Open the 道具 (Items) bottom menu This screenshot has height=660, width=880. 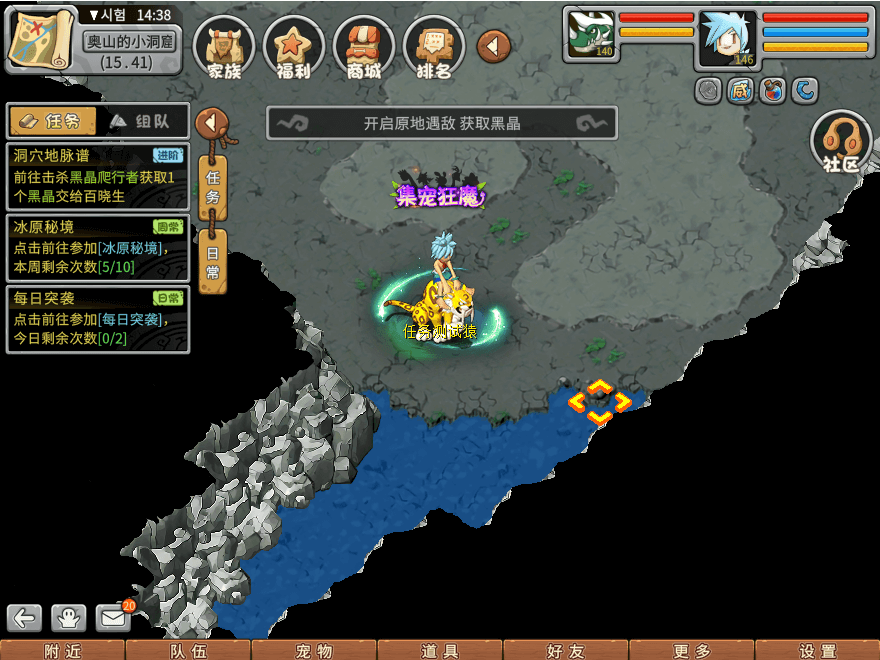pyautogui.click(x=440, y=650)
